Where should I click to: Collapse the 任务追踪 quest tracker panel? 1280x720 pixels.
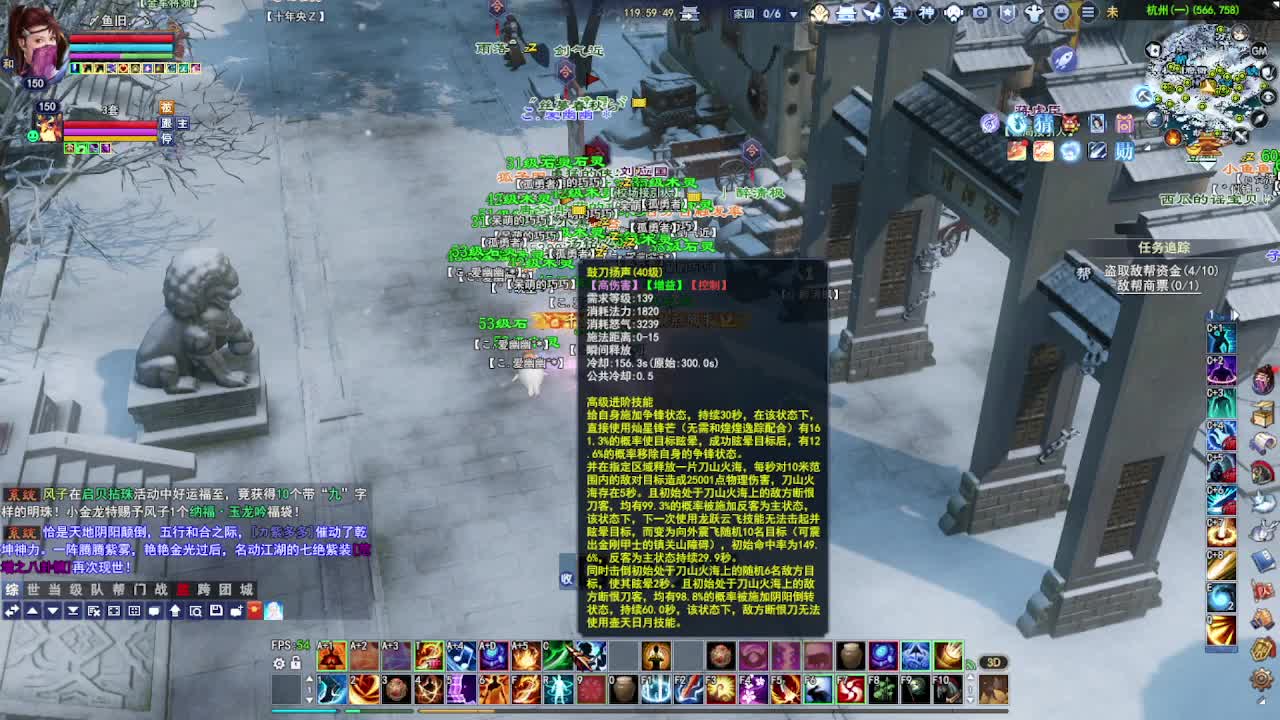(1165, 248)
